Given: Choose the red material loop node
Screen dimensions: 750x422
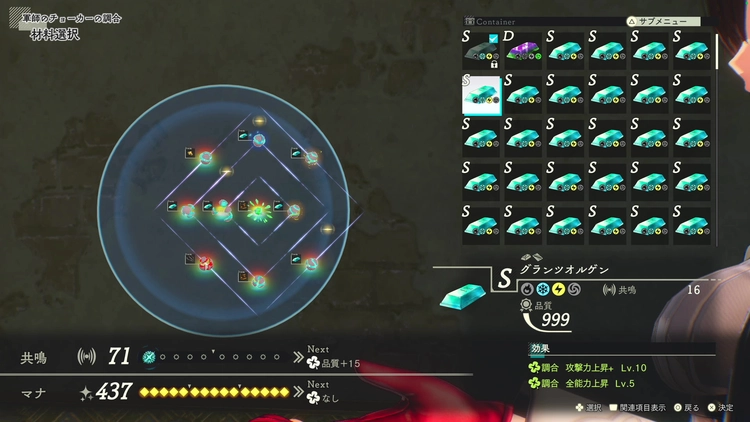Looking at the screenshot, I should click(x=205, y=263).
